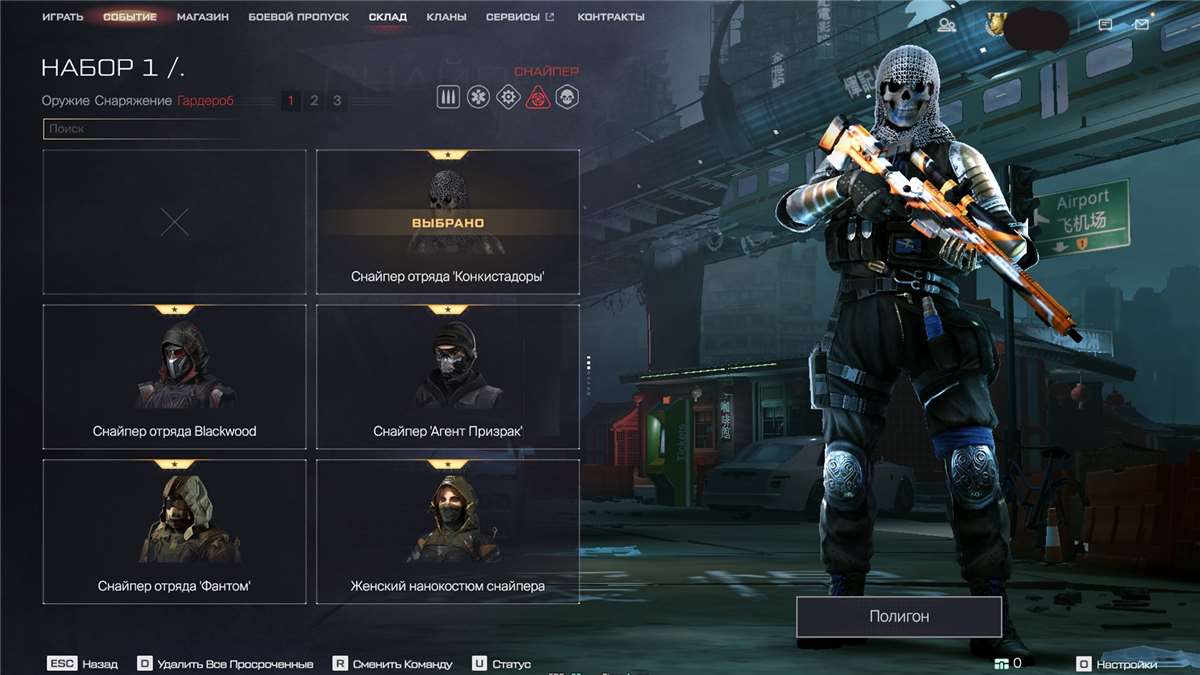Select loadout set number 2
Image resolution: width=1200 pixels, height=675 pixels.
[314, 100]
